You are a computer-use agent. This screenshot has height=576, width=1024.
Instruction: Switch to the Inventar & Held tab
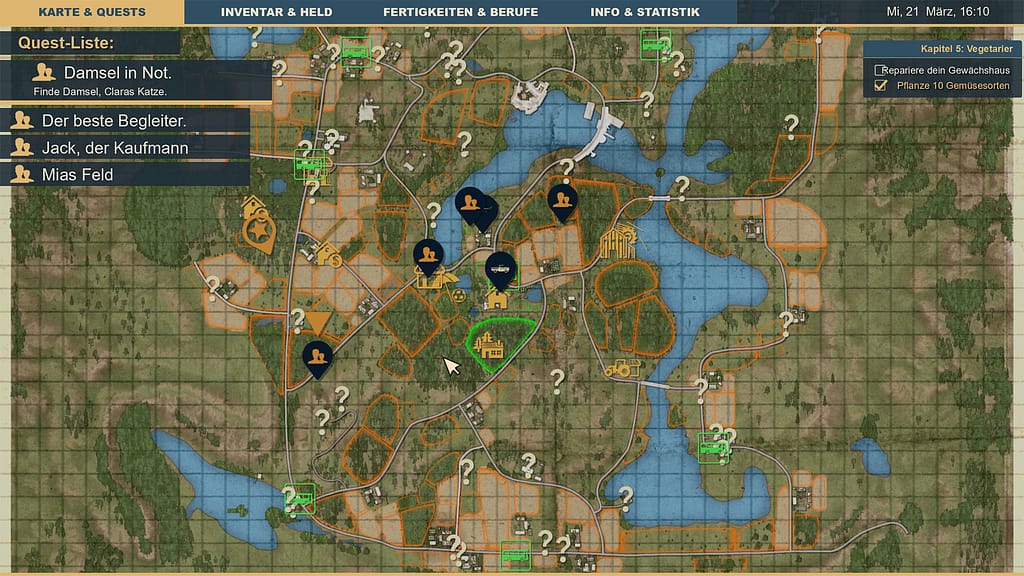[x=276, y=12]
